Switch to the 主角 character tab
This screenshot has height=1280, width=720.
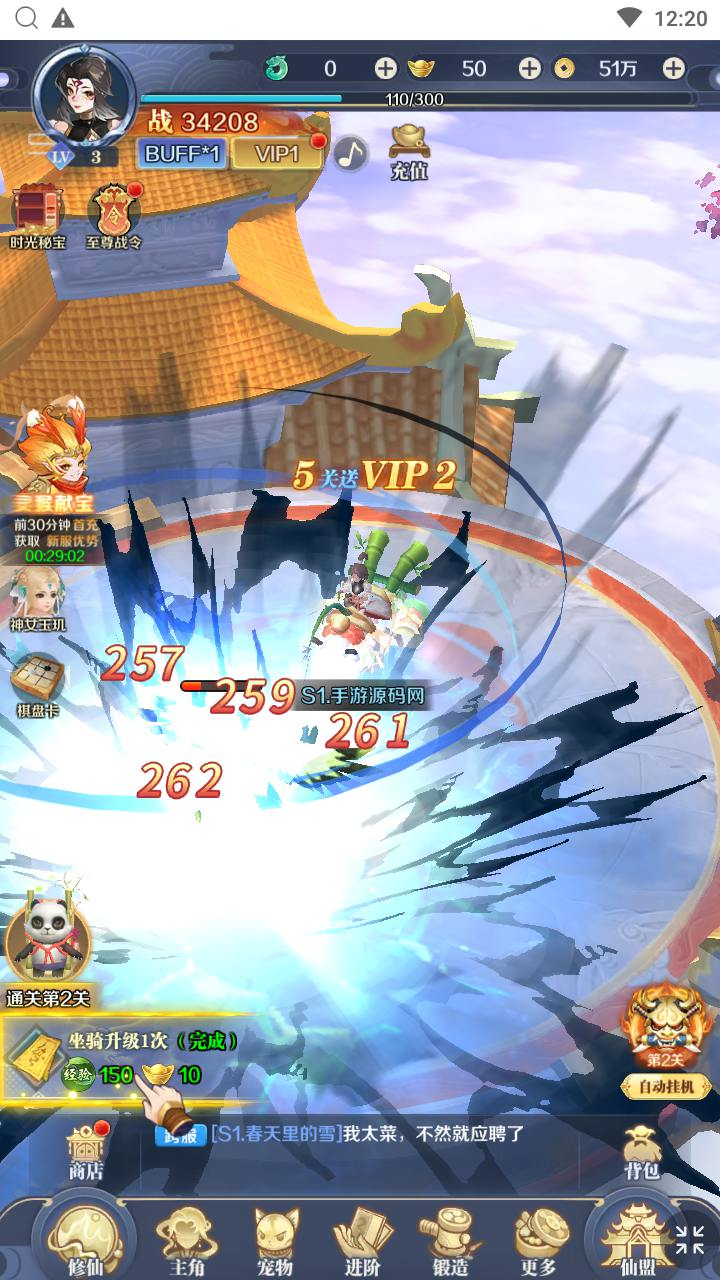pyautogui.click(x=186, y=1240)
